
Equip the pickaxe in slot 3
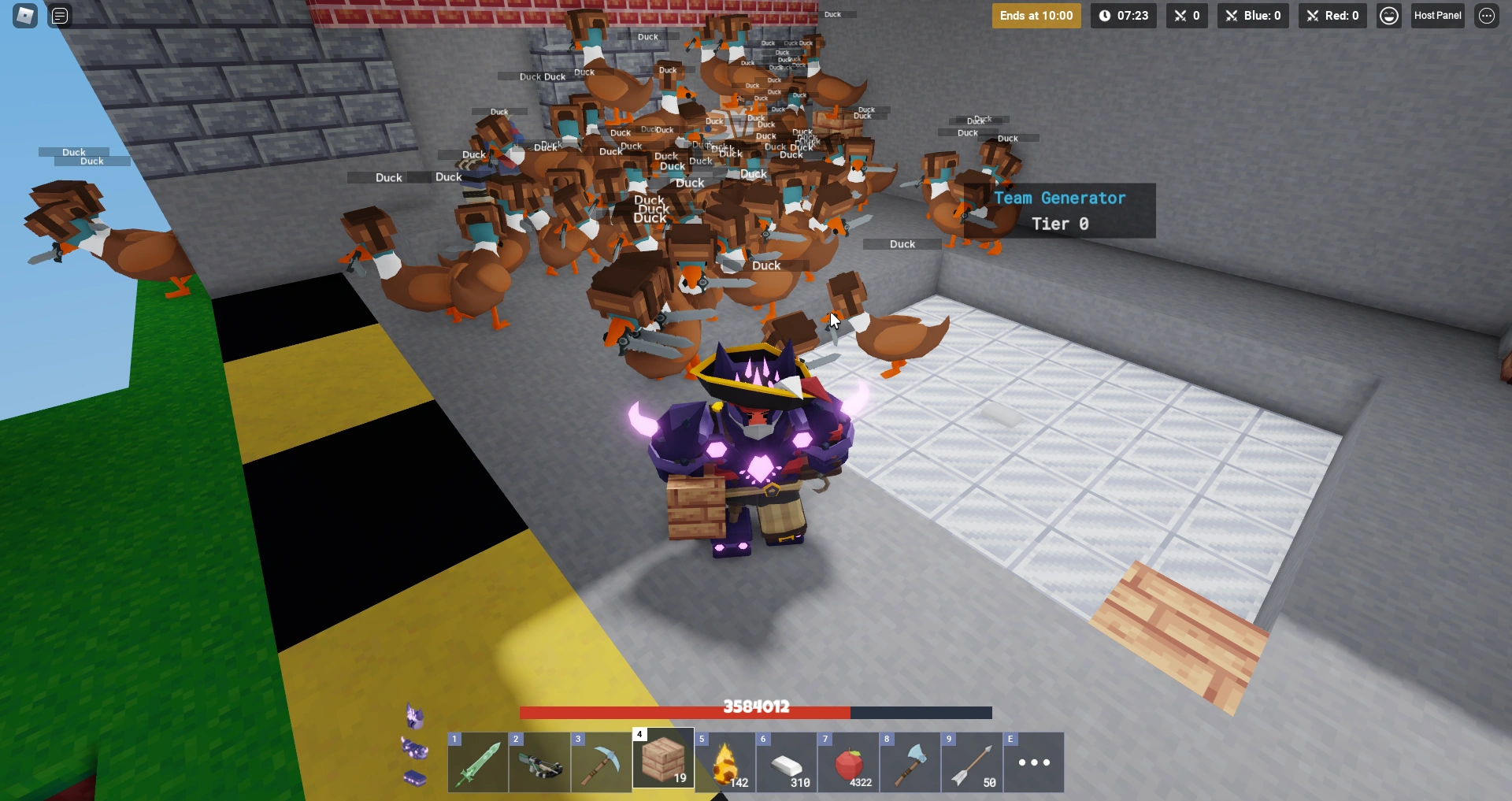point(600,762)
